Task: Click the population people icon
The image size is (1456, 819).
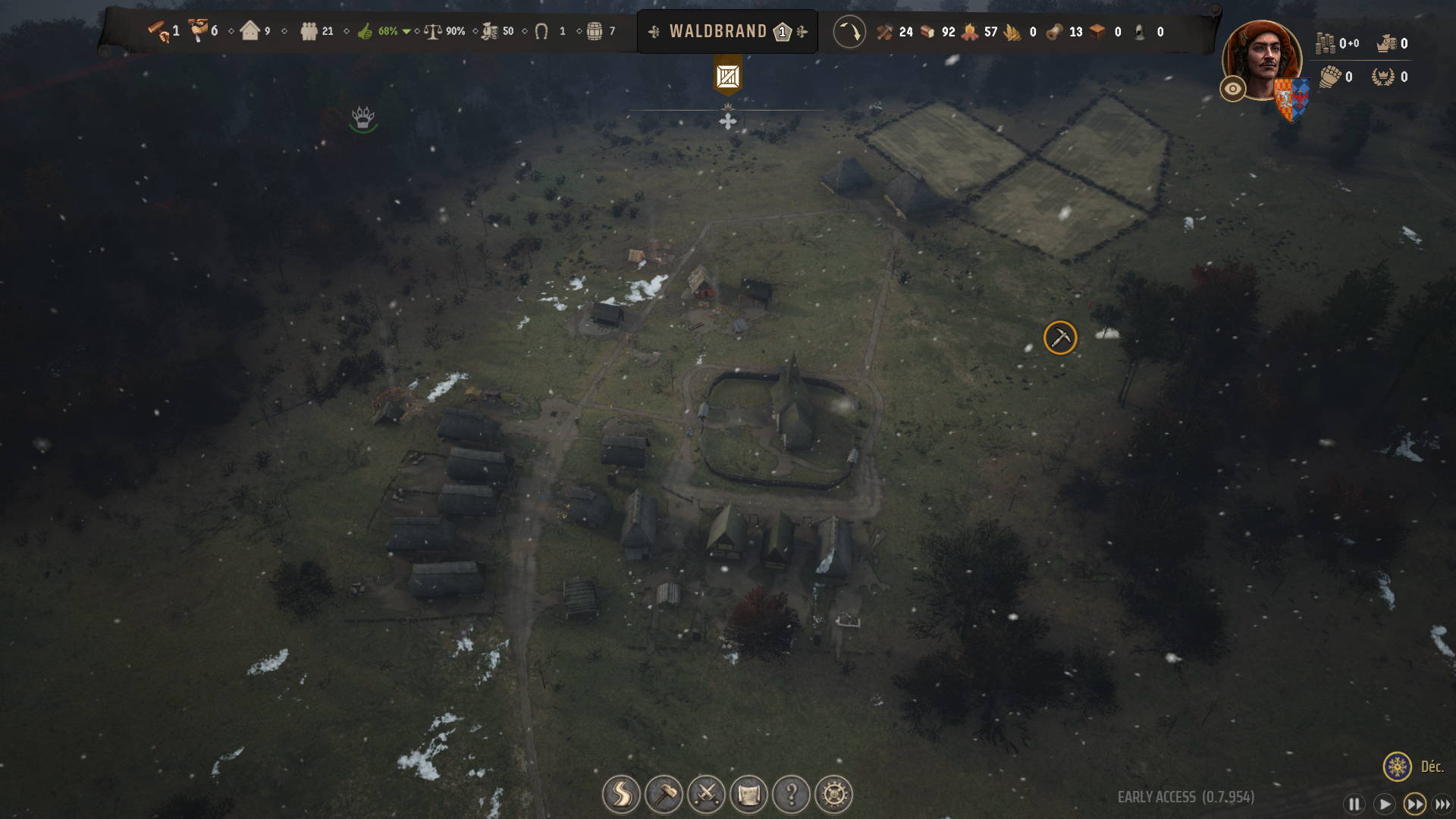Action: (x=309, y=31)
